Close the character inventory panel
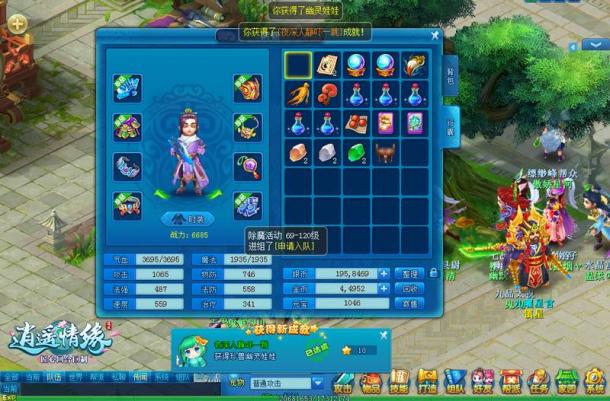 pos(435,35)
